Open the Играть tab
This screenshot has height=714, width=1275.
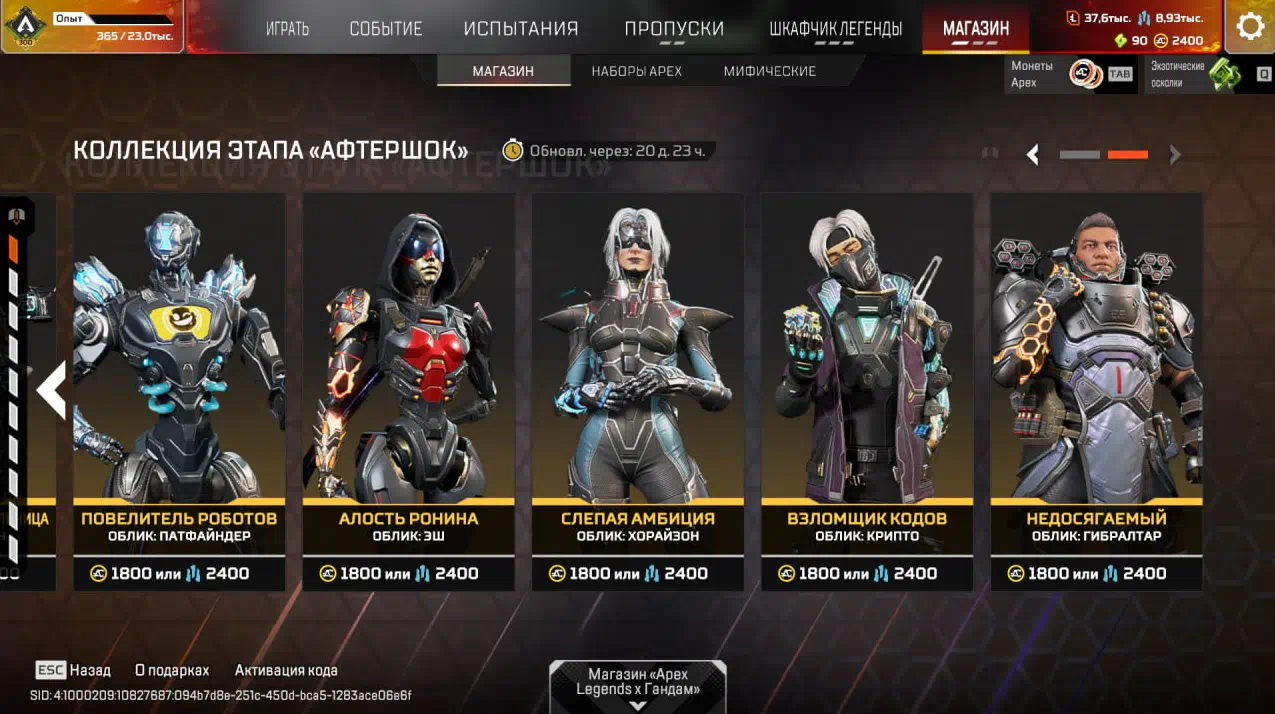point(287,29)
